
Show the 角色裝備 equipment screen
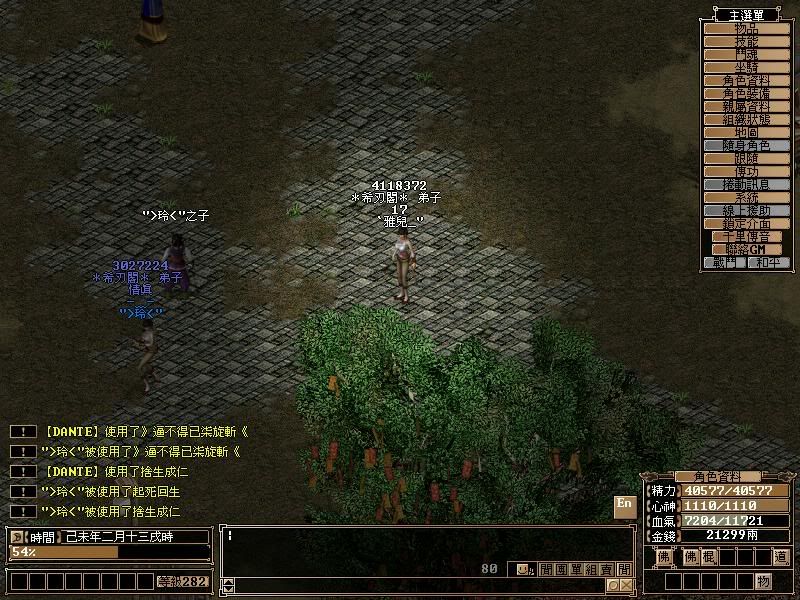tap(746, 93)
